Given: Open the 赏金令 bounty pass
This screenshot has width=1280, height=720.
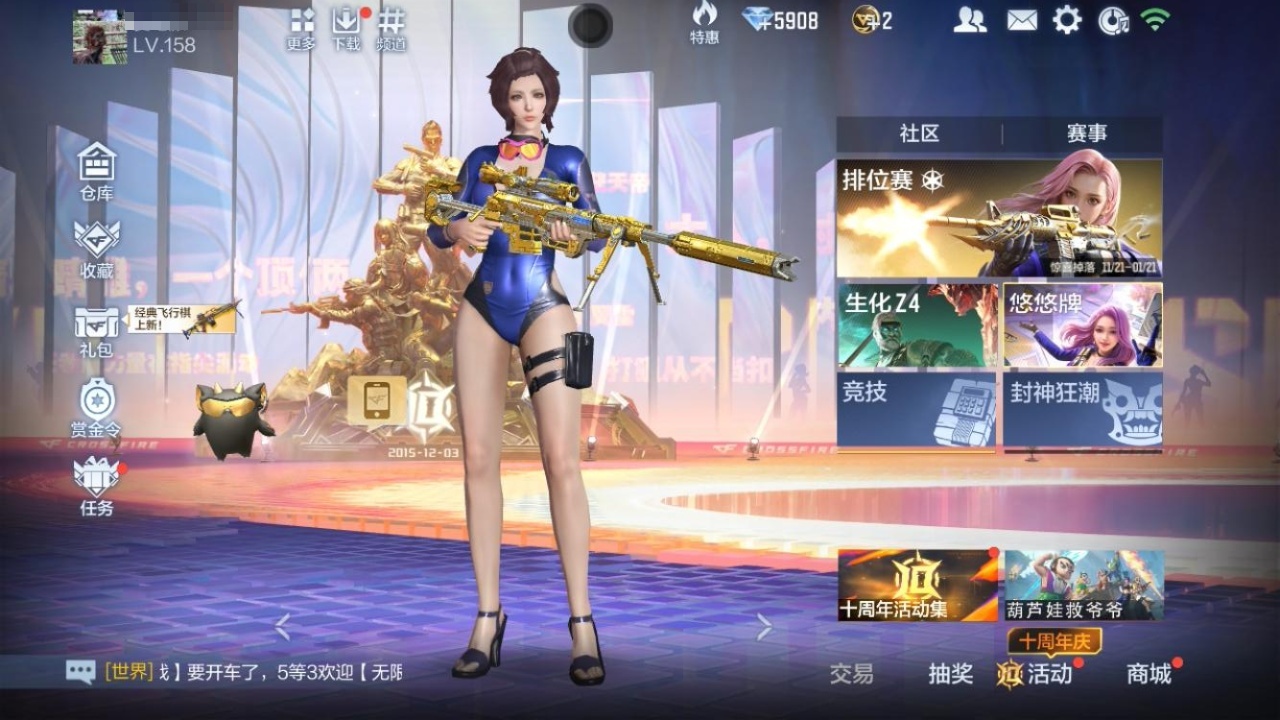Looking at the screenshot, I should (97, 405).
